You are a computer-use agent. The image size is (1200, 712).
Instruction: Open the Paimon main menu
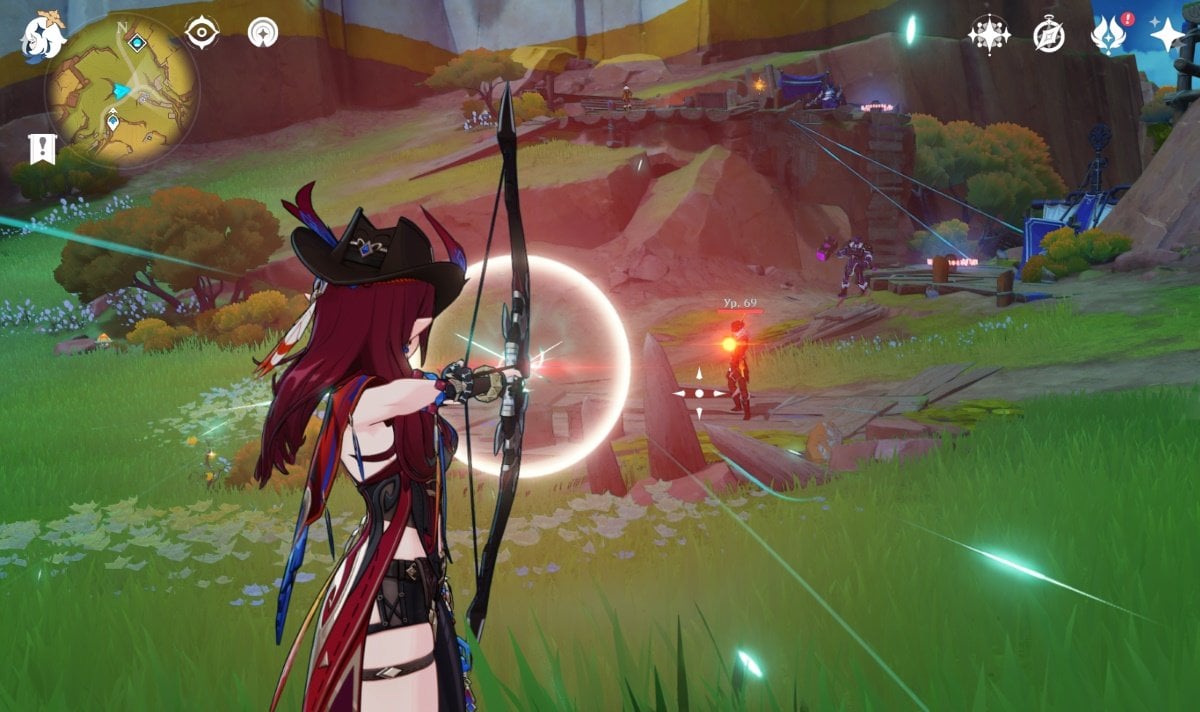click(43, 36)
